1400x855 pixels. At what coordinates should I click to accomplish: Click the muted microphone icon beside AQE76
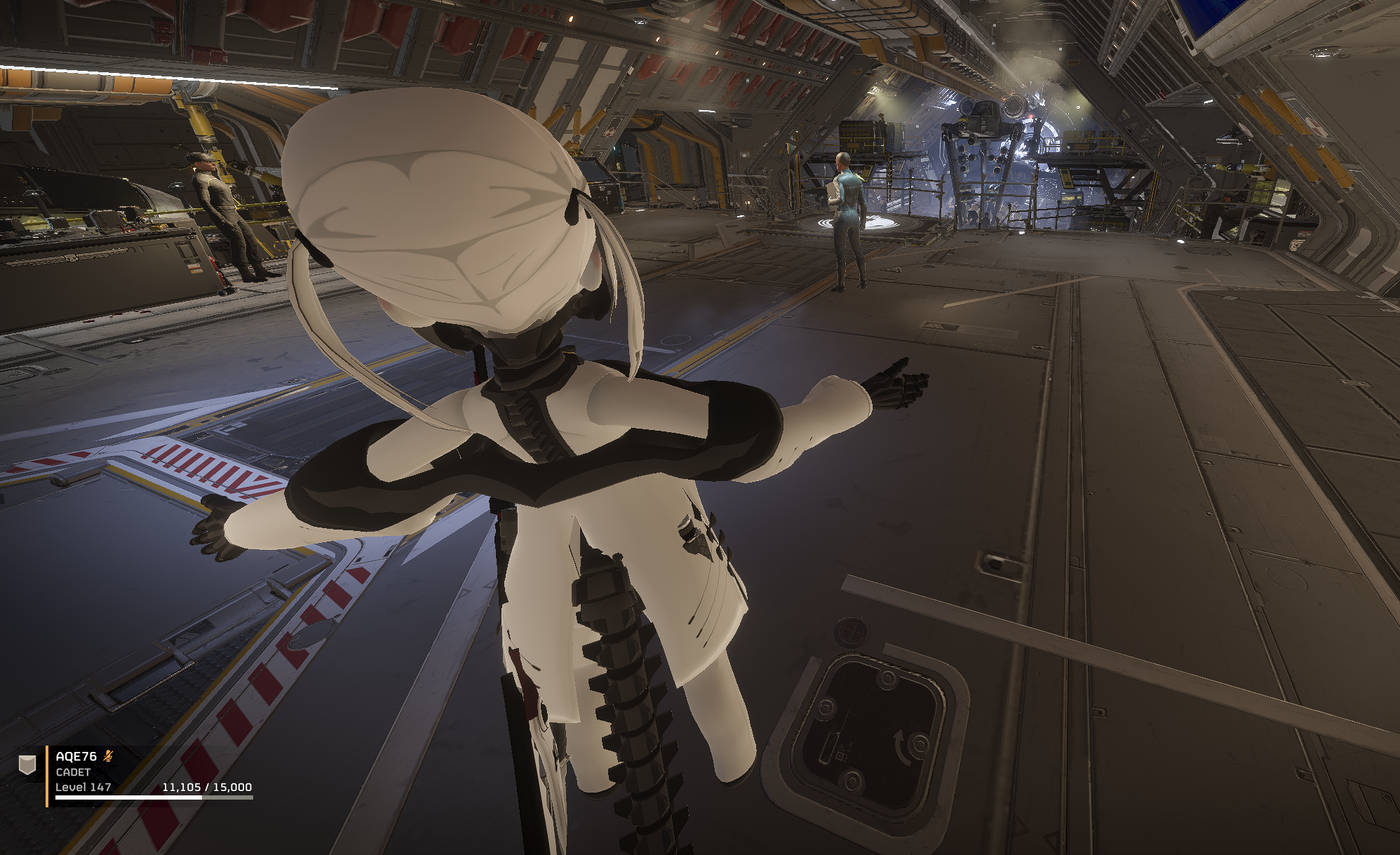point(108,755)
